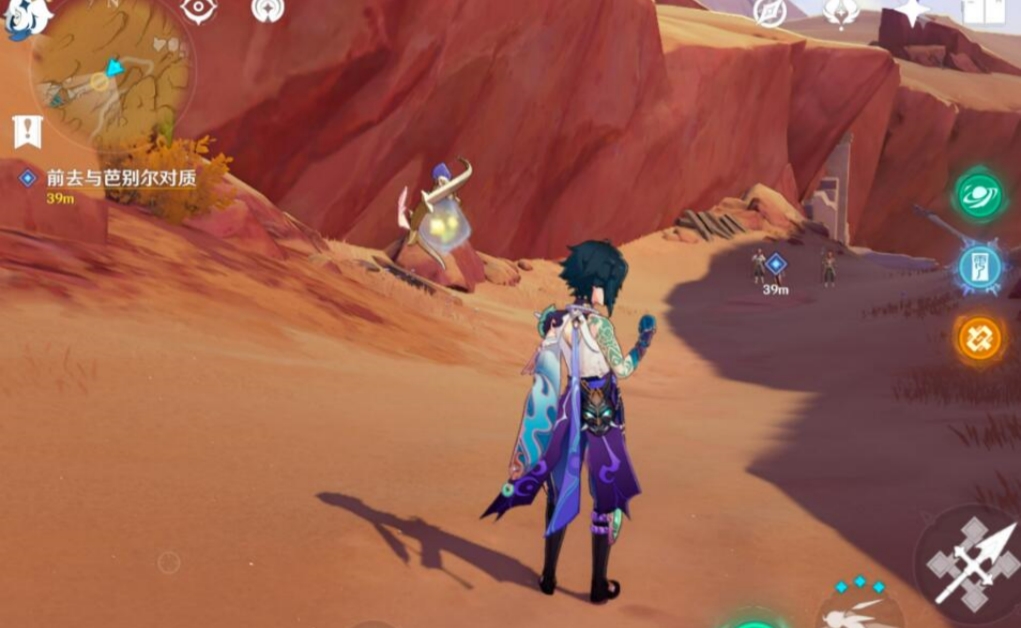Open the quest menu exclamation banner
This screenshot has height=628, width=1021.
pyautogui.click(x=28, y=130)
